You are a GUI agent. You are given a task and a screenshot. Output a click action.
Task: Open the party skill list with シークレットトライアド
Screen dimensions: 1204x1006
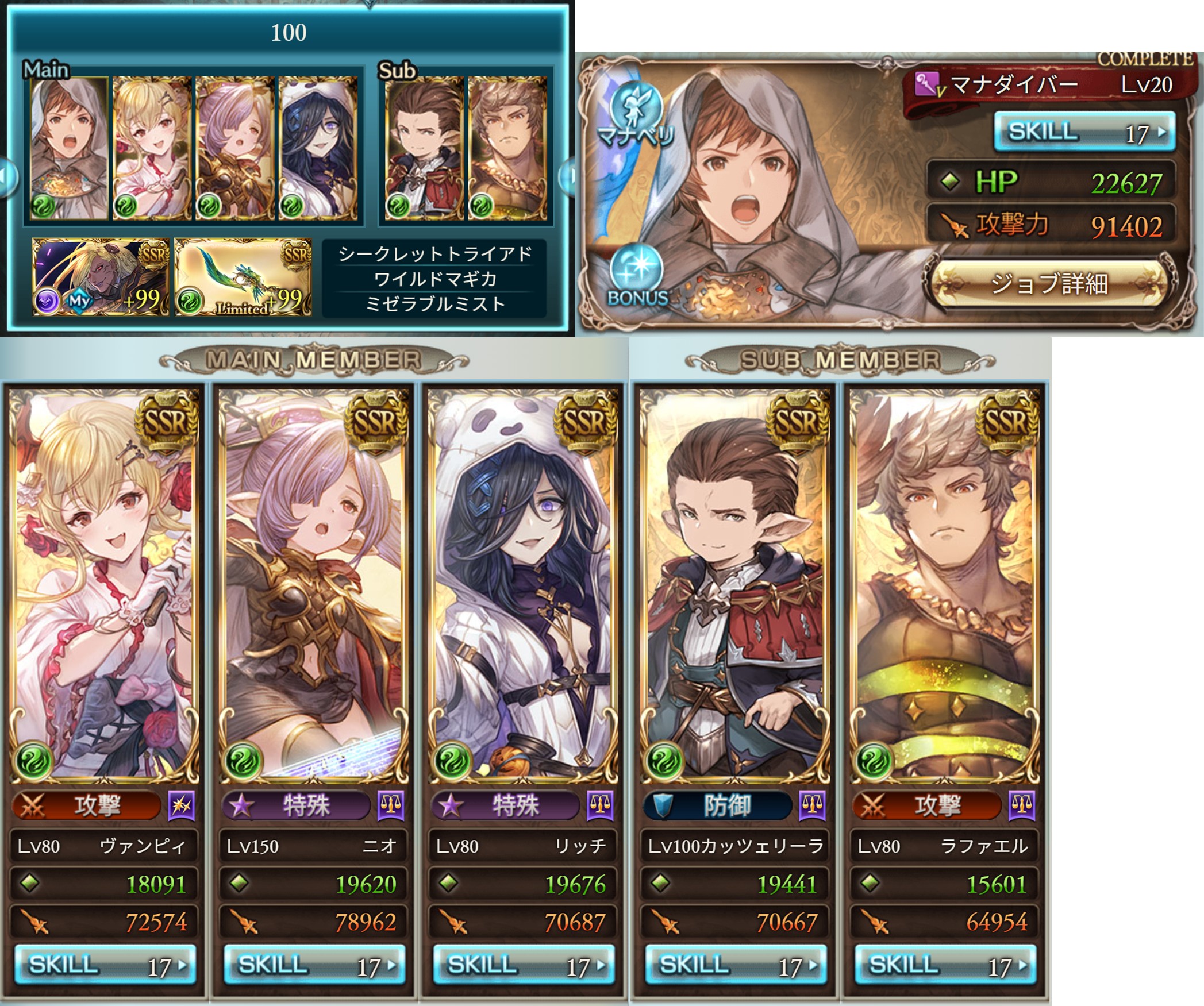tap(434, 279)
